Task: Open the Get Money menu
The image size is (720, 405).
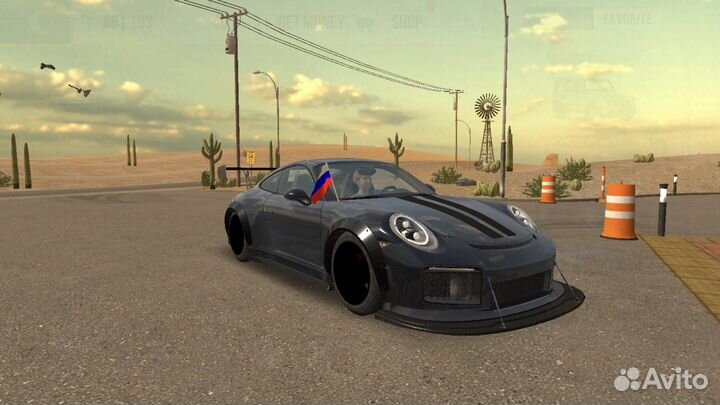Action: click(311, 21)
